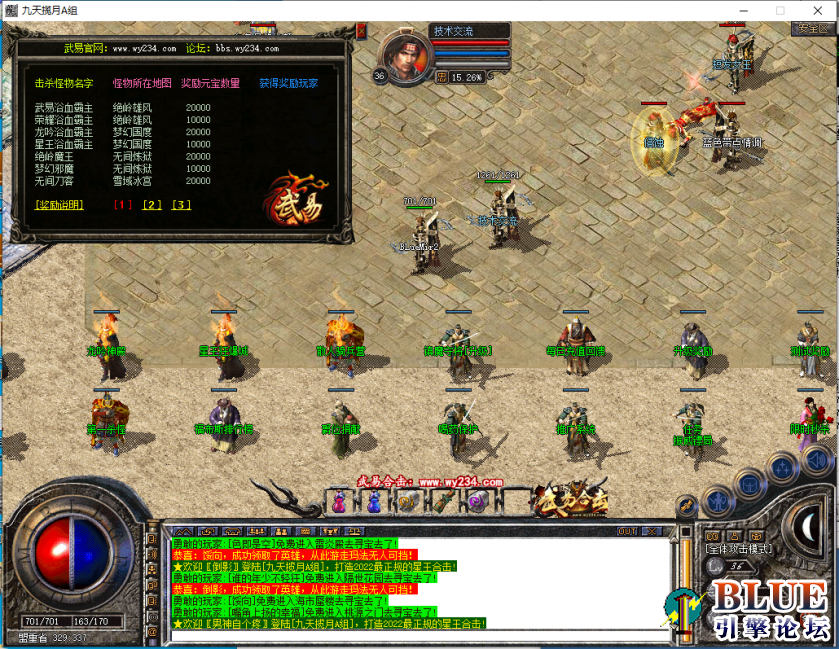Click the 武易合击 logo button
The width and height of the screenshot is (839, 649).
571,497
